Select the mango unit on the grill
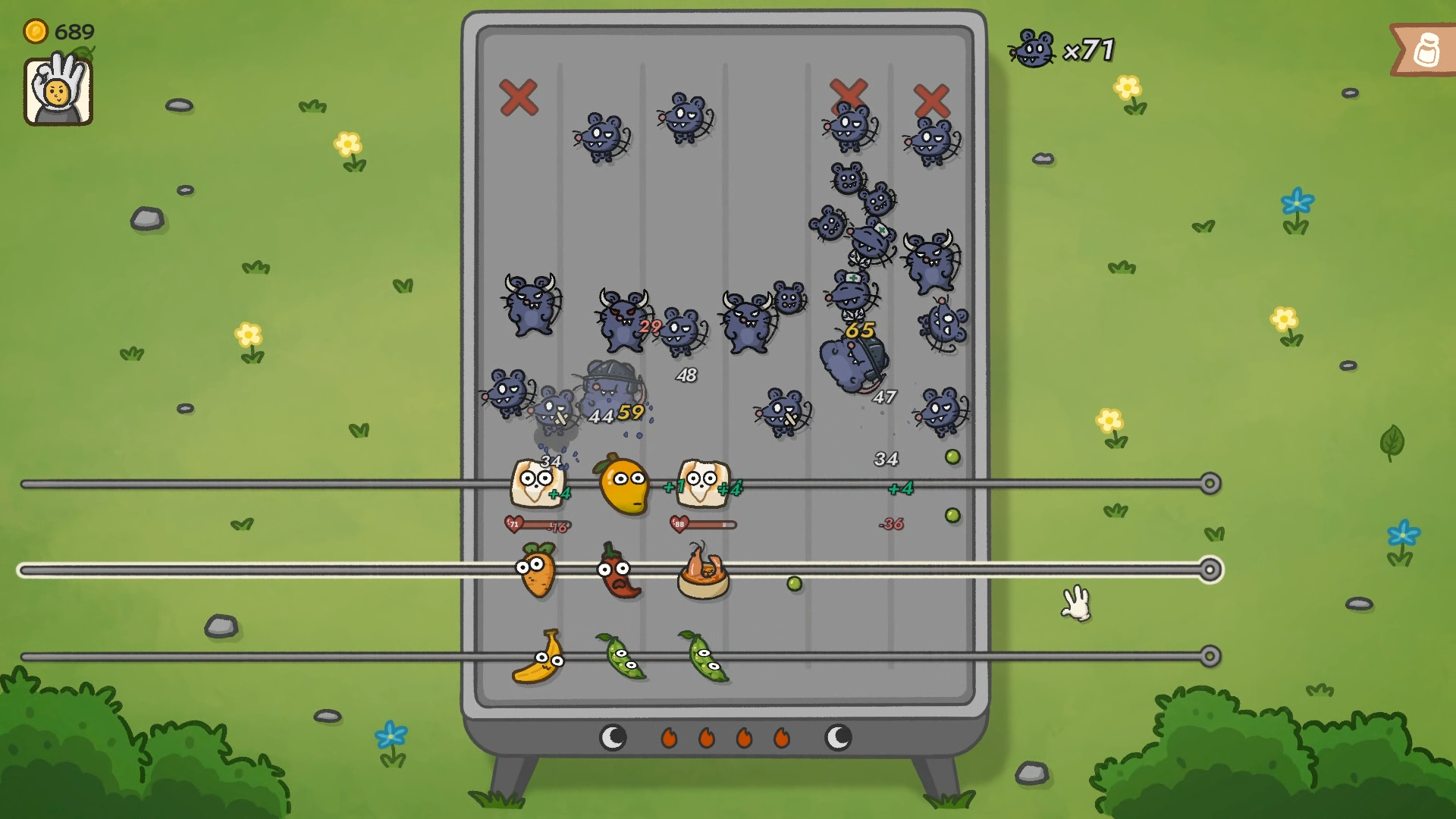 pos(623,485)
